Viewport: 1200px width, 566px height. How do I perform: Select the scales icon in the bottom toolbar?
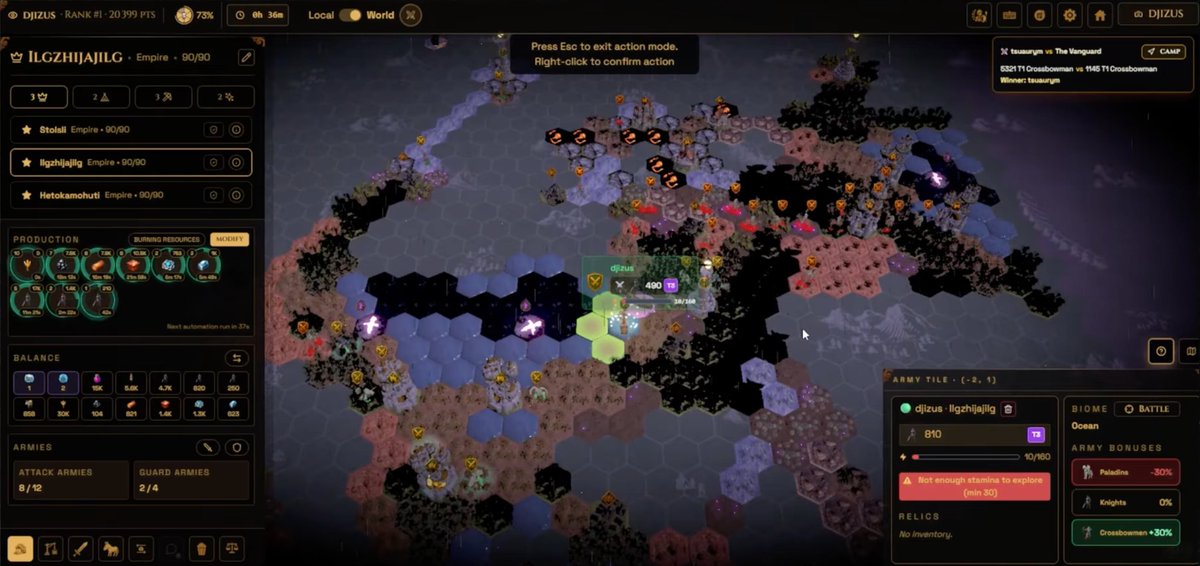click(232, 548)
